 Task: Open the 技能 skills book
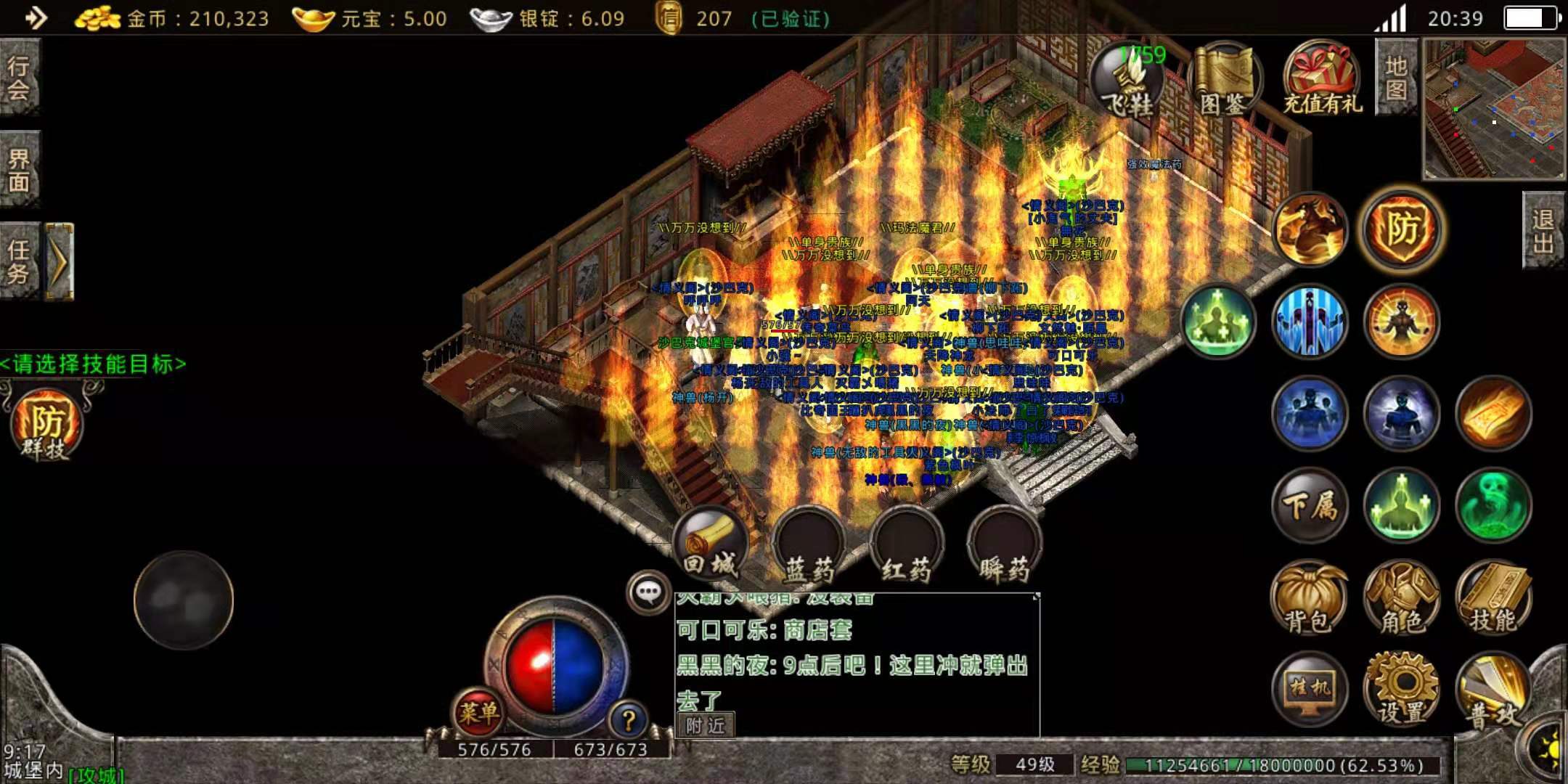pos(1493,598)
